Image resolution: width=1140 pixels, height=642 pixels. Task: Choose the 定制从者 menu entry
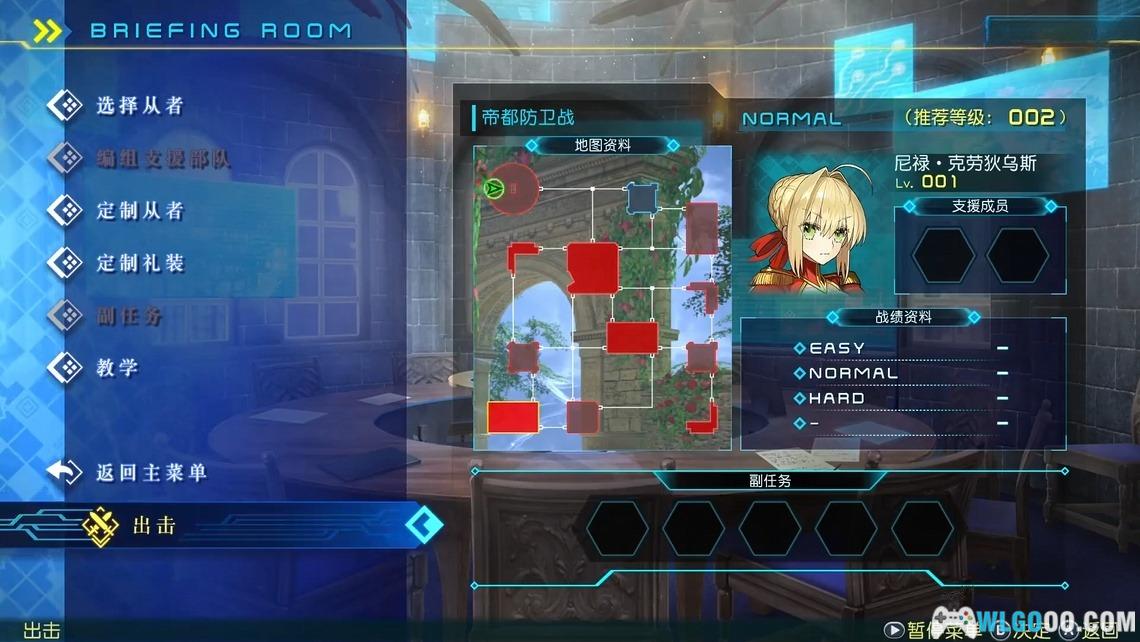(139, 210)
